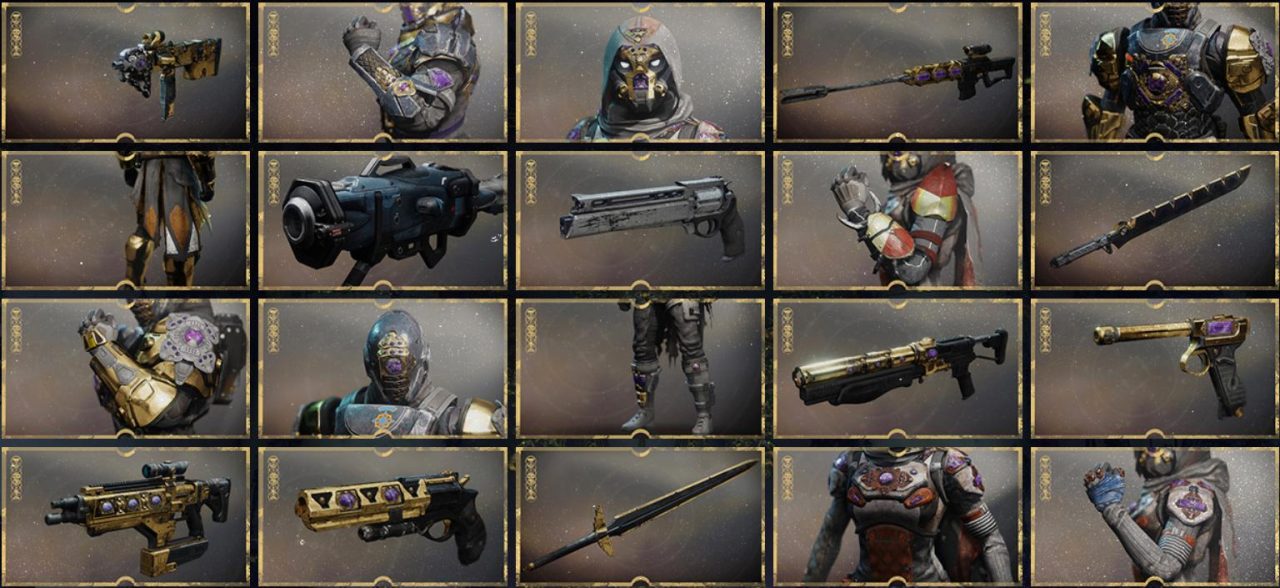Select the silver revolver hand cannon
The height and width of the screenshot is (588, 1280).
(x=641, y=220)
